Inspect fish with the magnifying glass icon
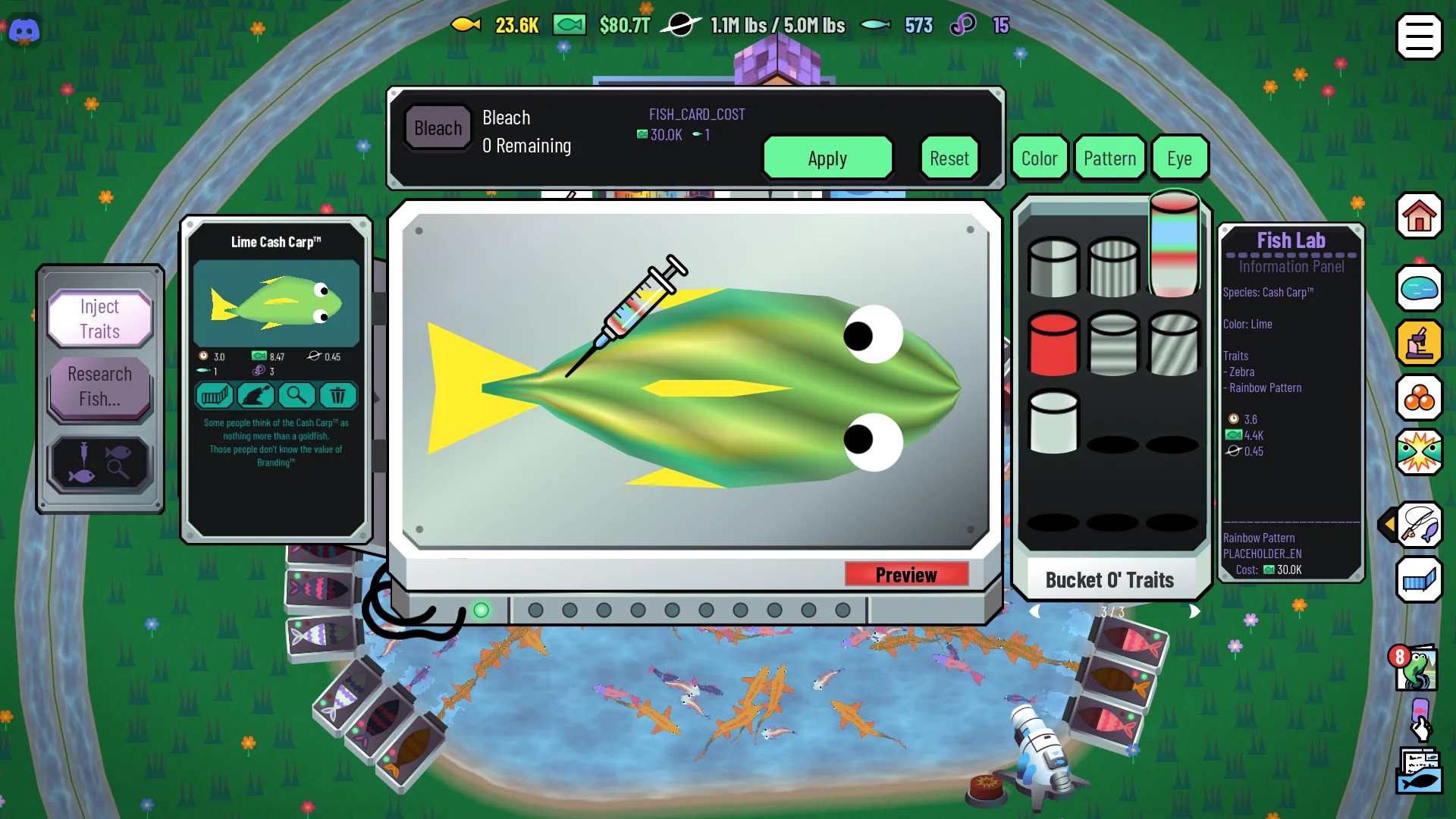The height and width of the screenshot is (819, 1456). point(297,395)
